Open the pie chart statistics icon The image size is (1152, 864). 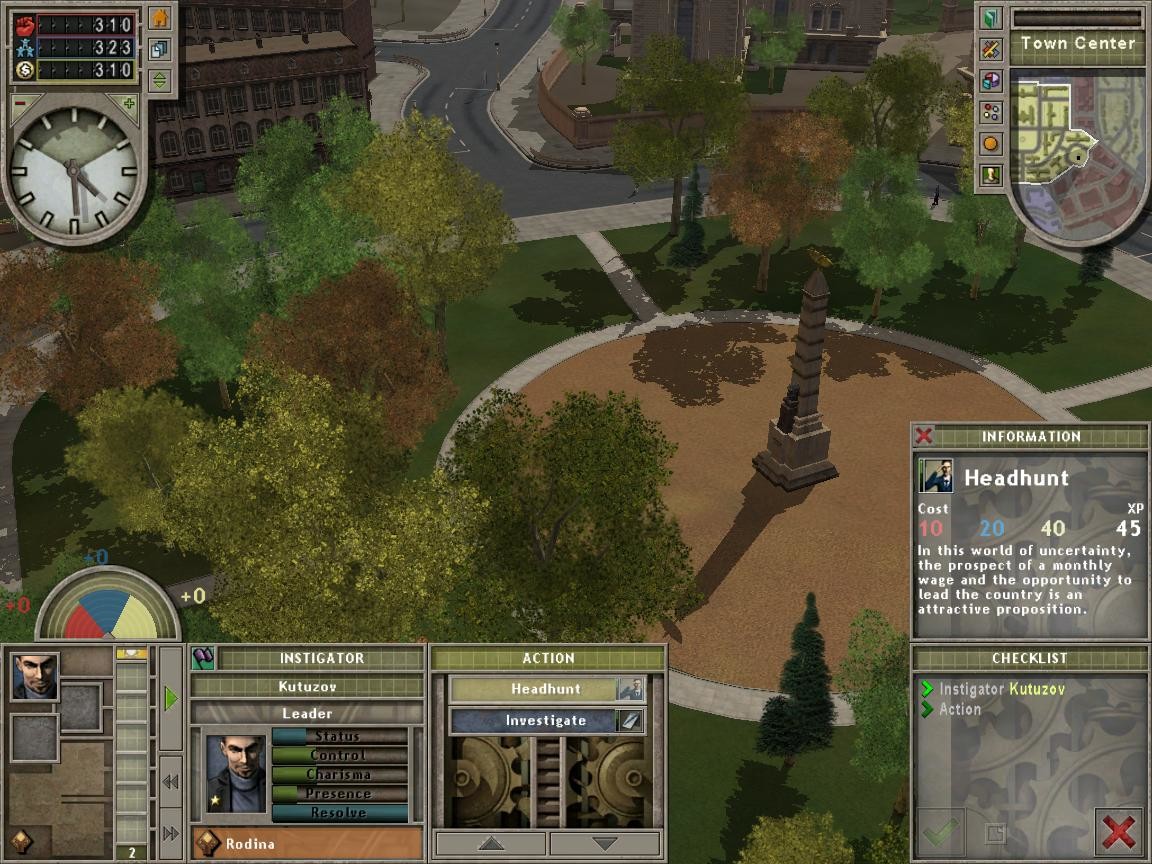point(990,80)
